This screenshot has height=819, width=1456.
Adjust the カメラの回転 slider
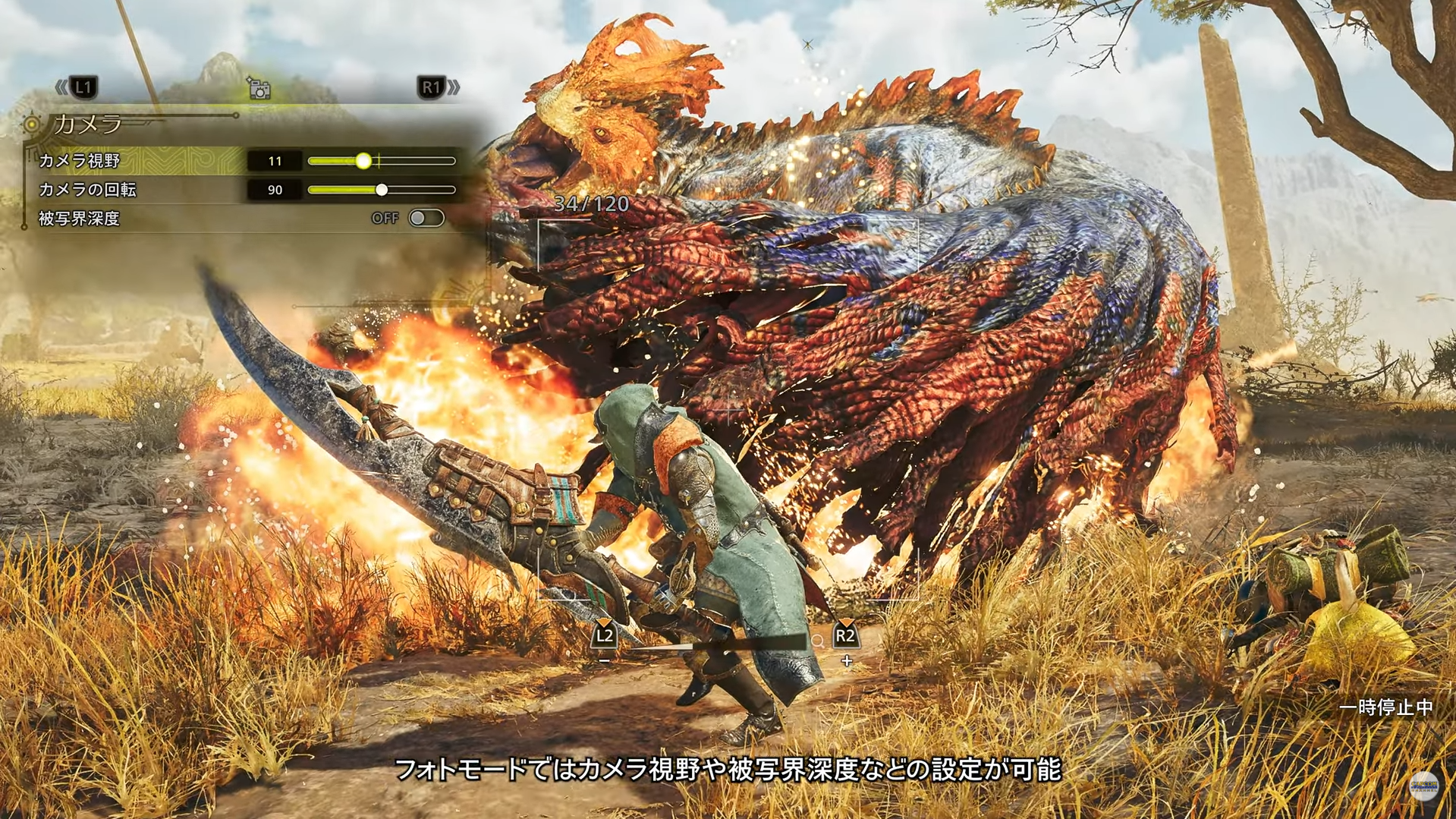[382, 190]
